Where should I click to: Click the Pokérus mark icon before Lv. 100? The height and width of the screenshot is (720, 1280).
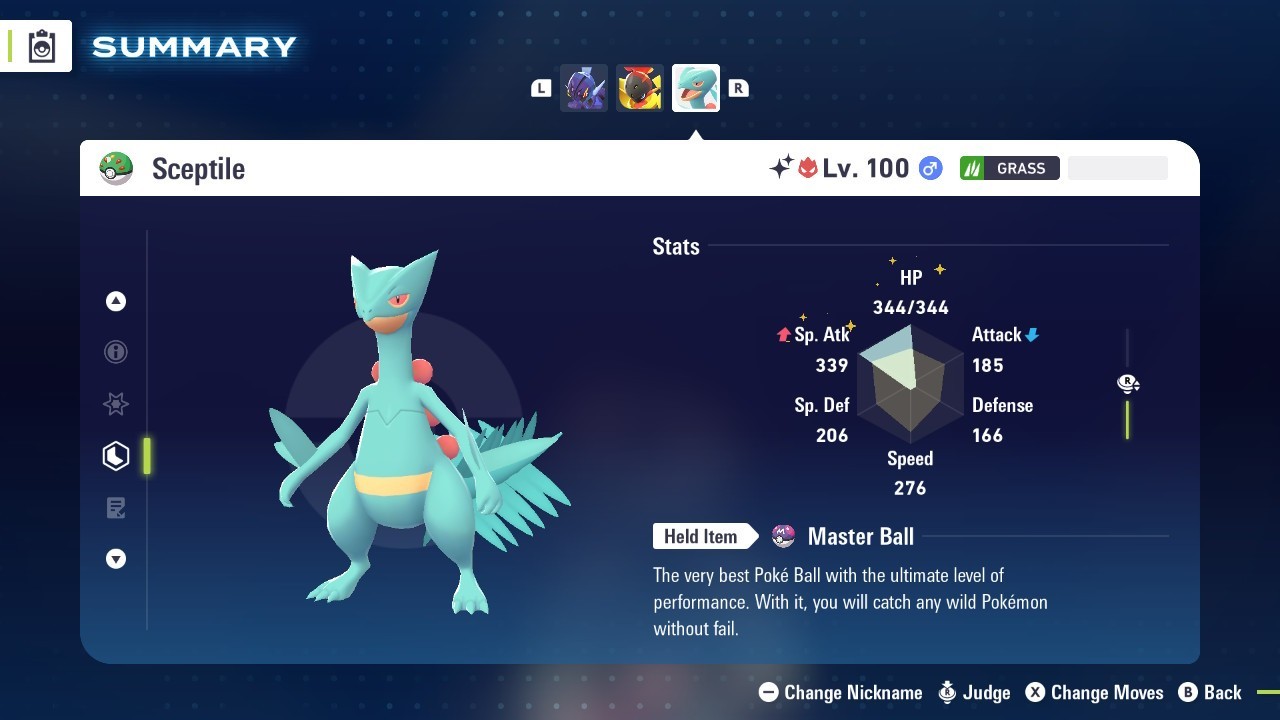(x=807, y=167)
